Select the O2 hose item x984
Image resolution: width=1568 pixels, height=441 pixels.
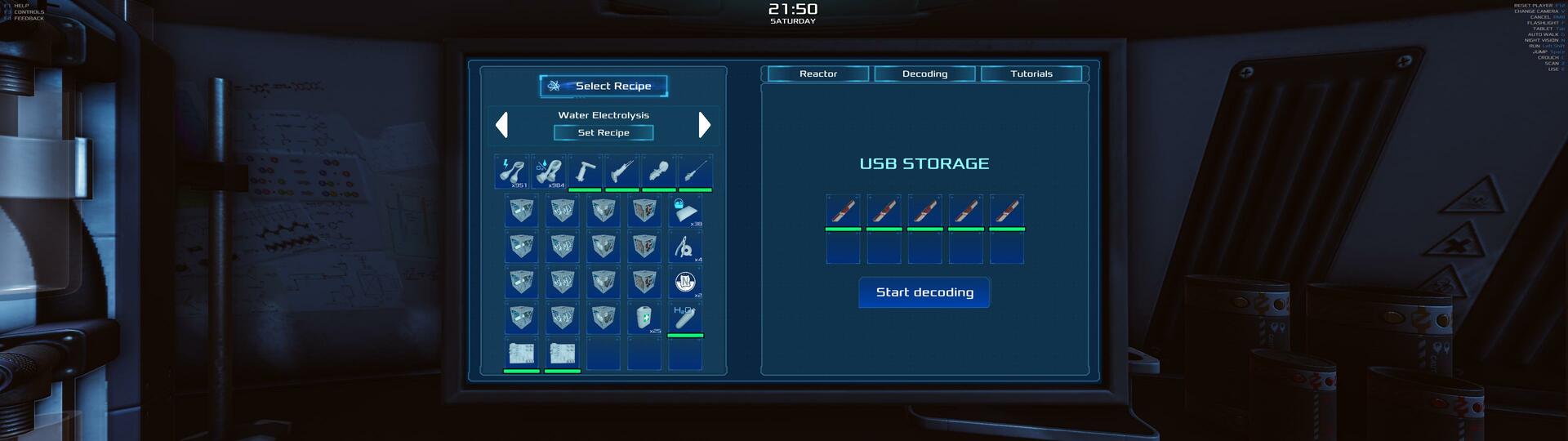pyautogui.click(x=549, y=172)
